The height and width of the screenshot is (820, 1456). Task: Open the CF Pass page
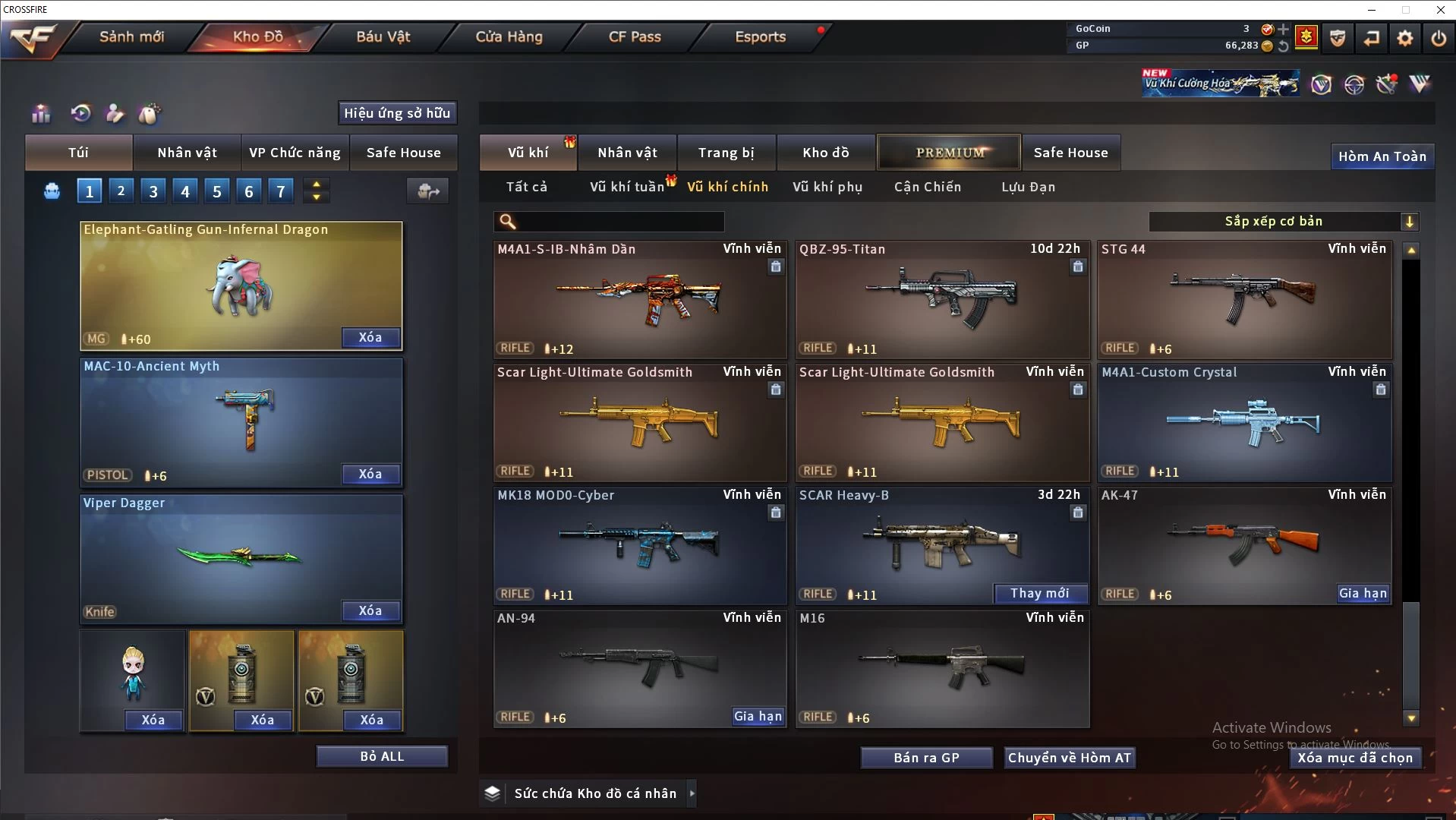635,36
